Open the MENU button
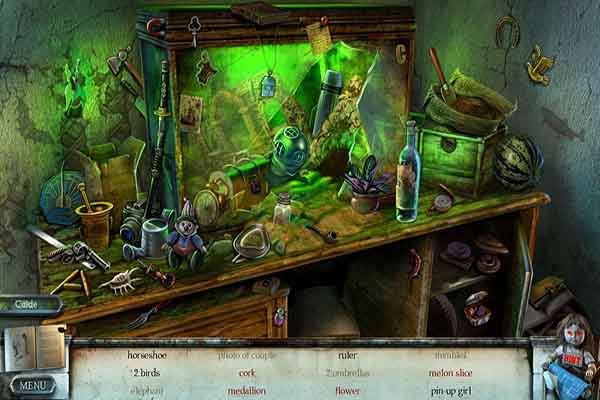The height and width of the screenshot is (400, 600). [31, 384]
